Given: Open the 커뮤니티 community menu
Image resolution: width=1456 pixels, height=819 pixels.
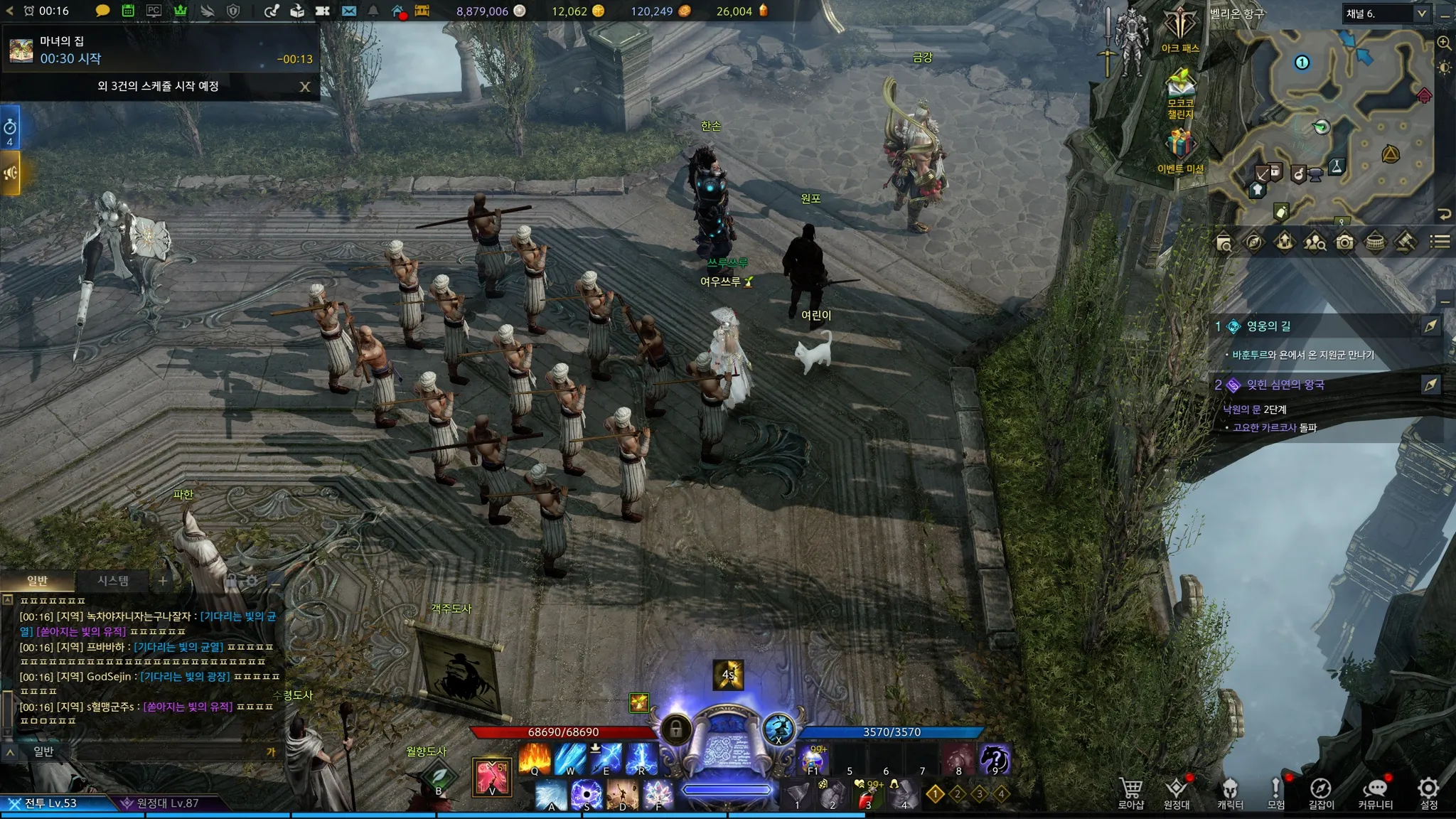Looking at the screenshot, I should 1375,792.
